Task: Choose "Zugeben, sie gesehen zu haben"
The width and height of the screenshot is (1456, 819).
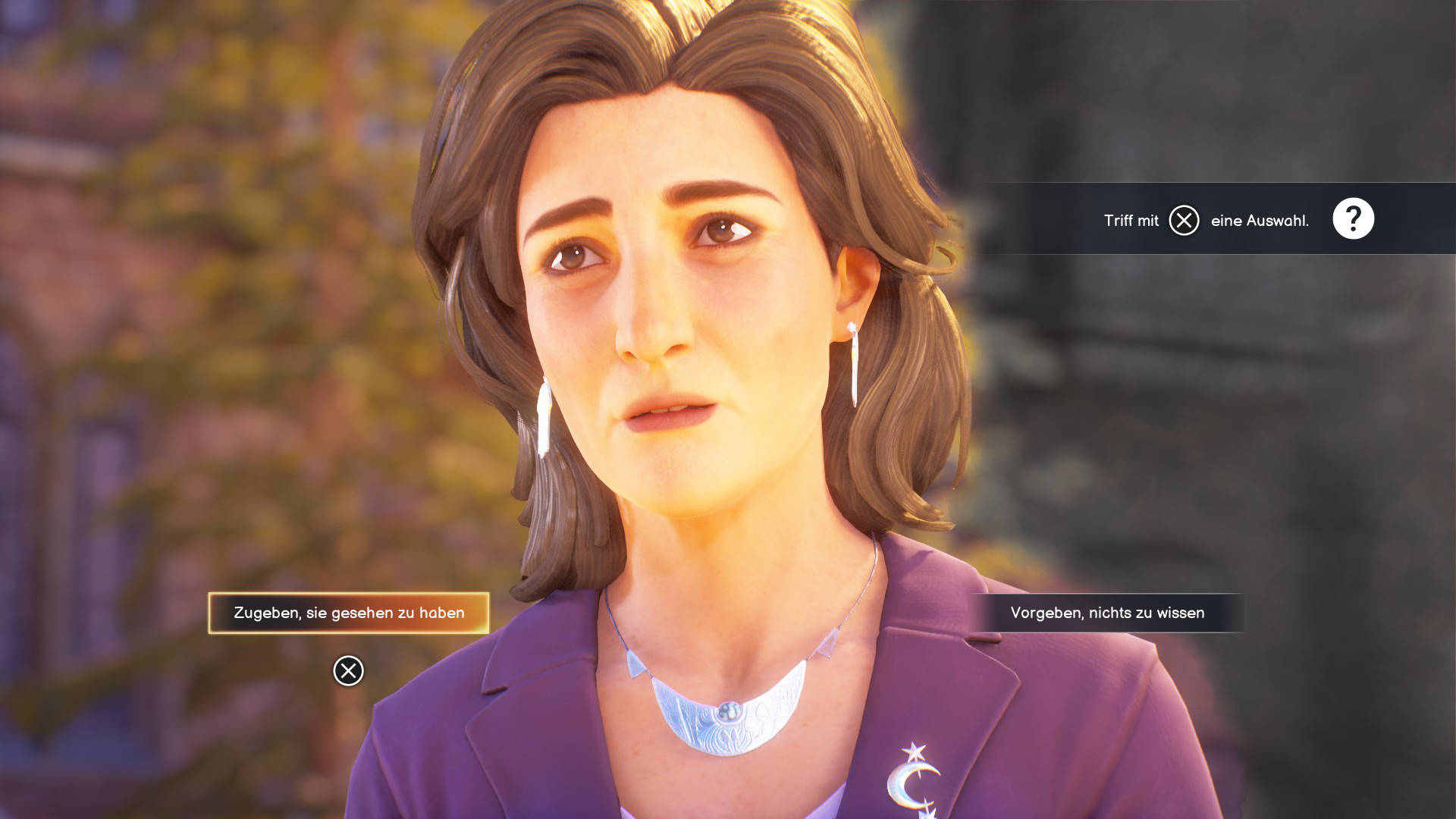Action: coord(349,613)
